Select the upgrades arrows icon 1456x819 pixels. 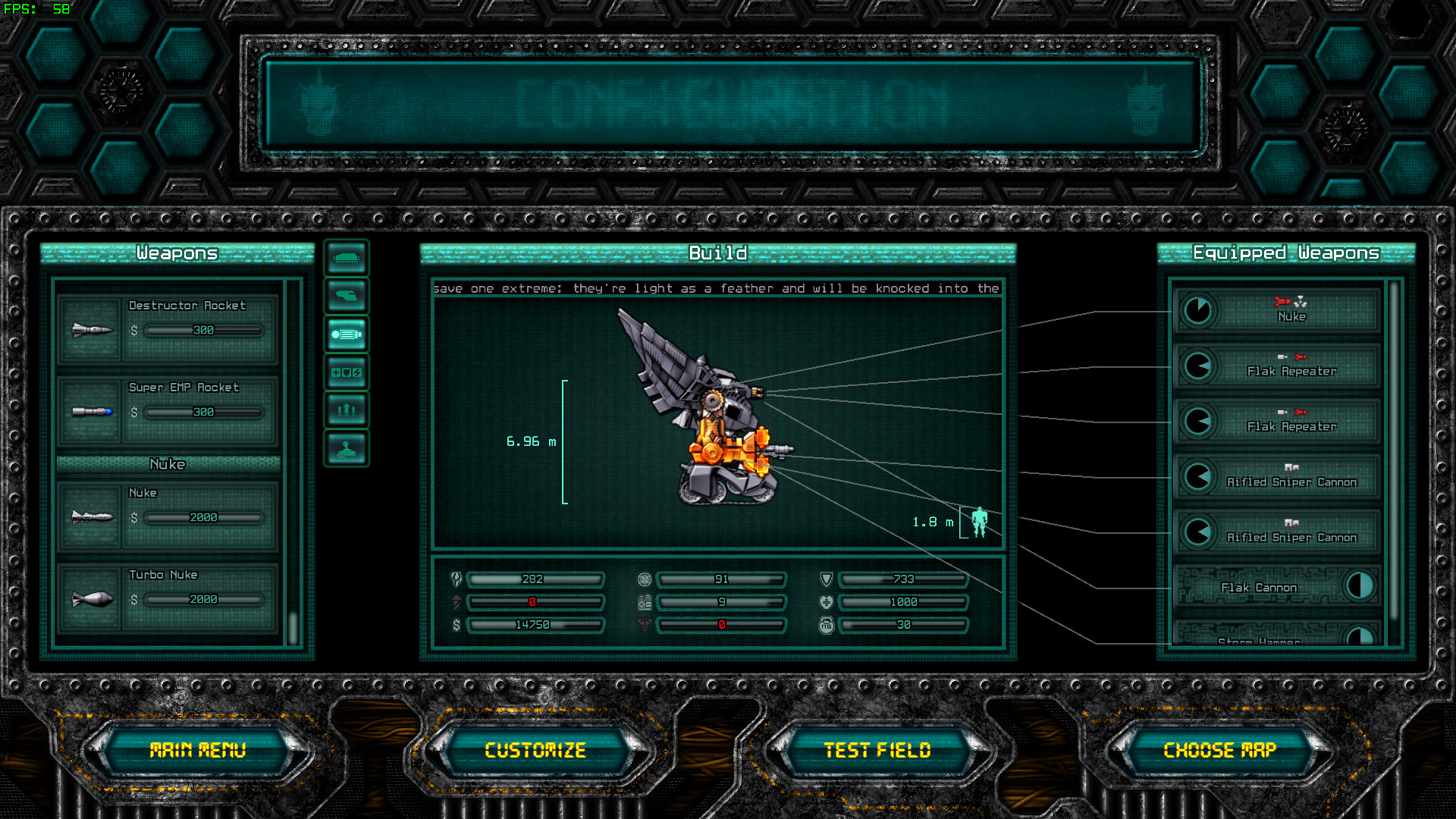346,409
